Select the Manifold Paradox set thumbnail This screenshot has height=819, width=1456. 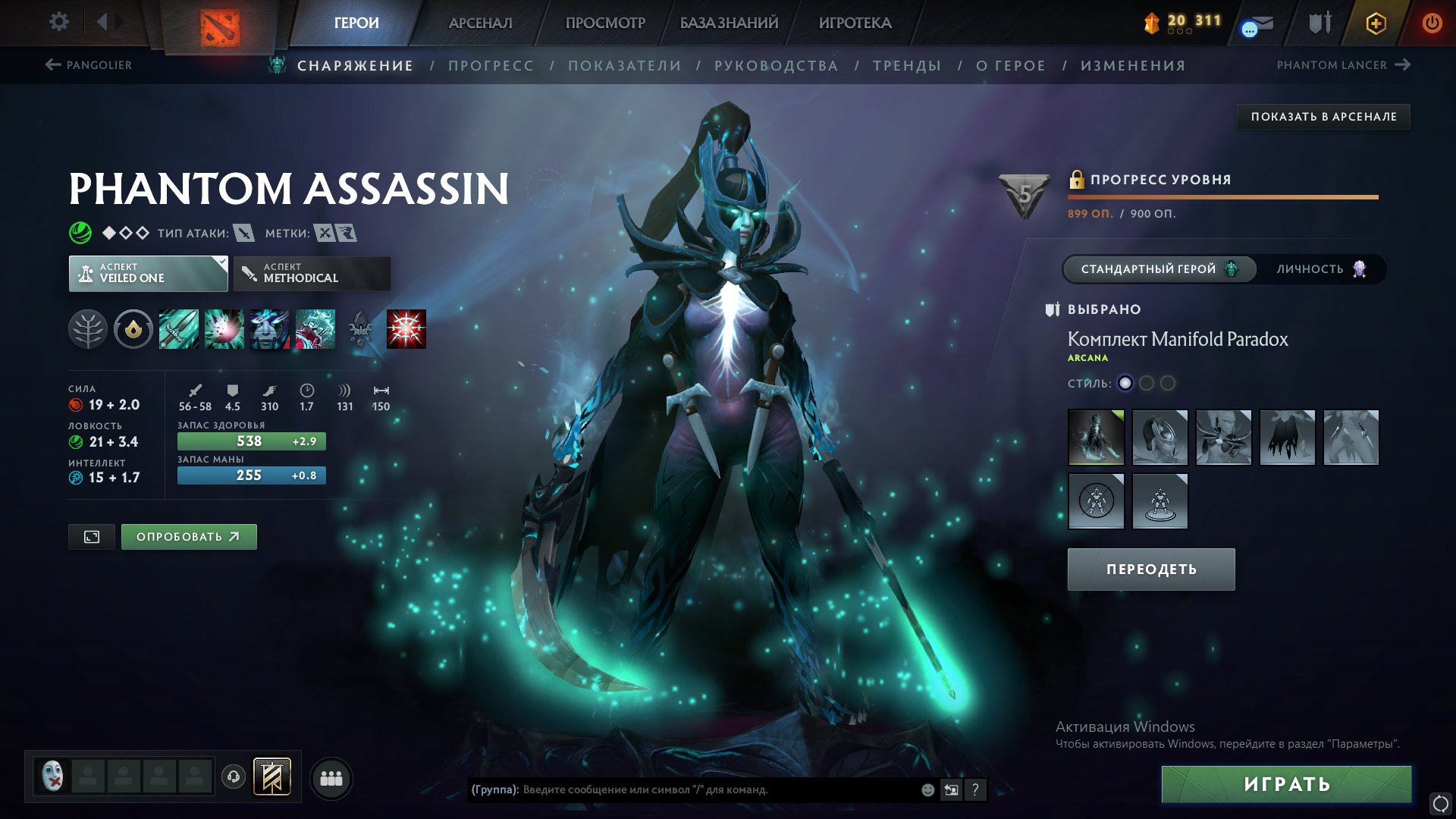click(1096, 437)
